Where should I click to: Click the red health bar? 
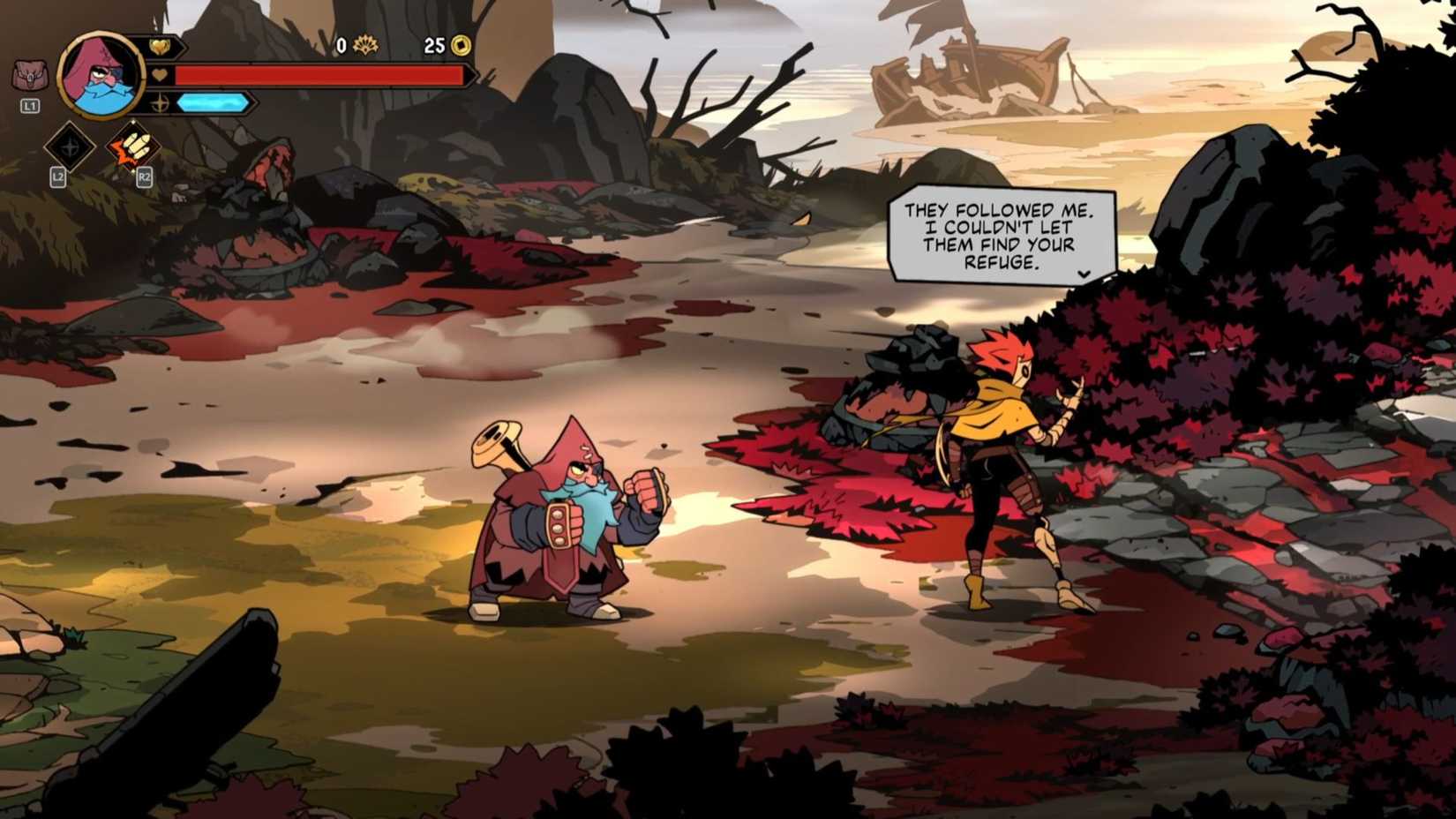coord(318,76)
